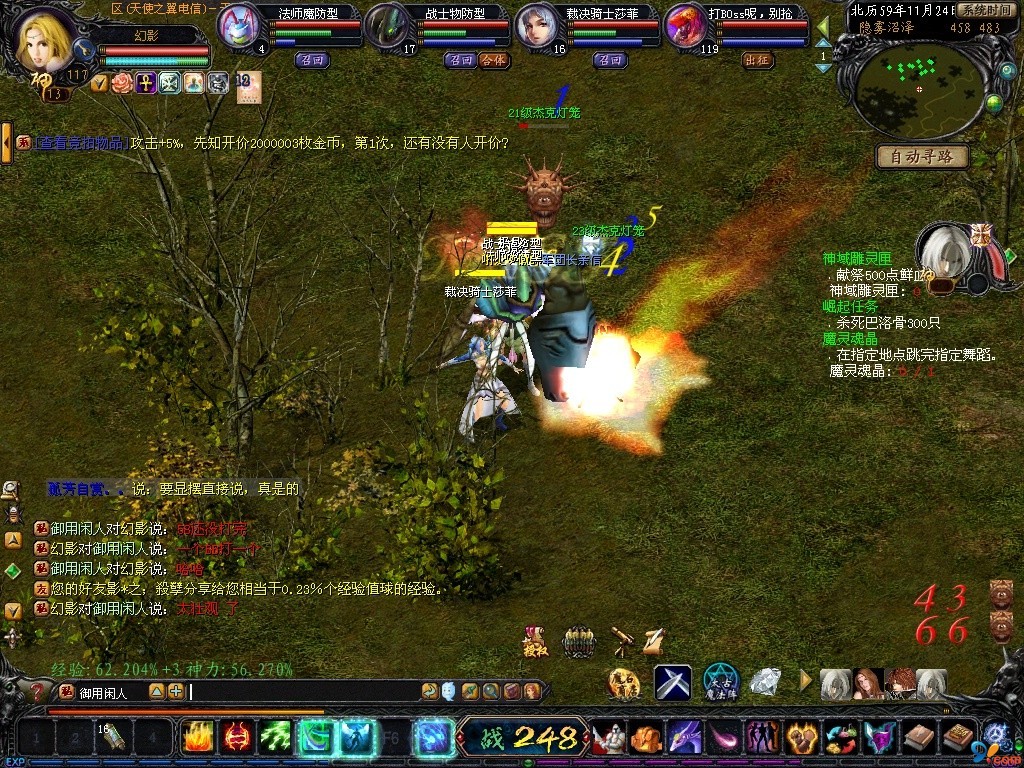This screenshot has height=768, width=1024.
Task: Select the blonde player portrait 幻影
Action: pyautogui.click(x=46, y=38)
